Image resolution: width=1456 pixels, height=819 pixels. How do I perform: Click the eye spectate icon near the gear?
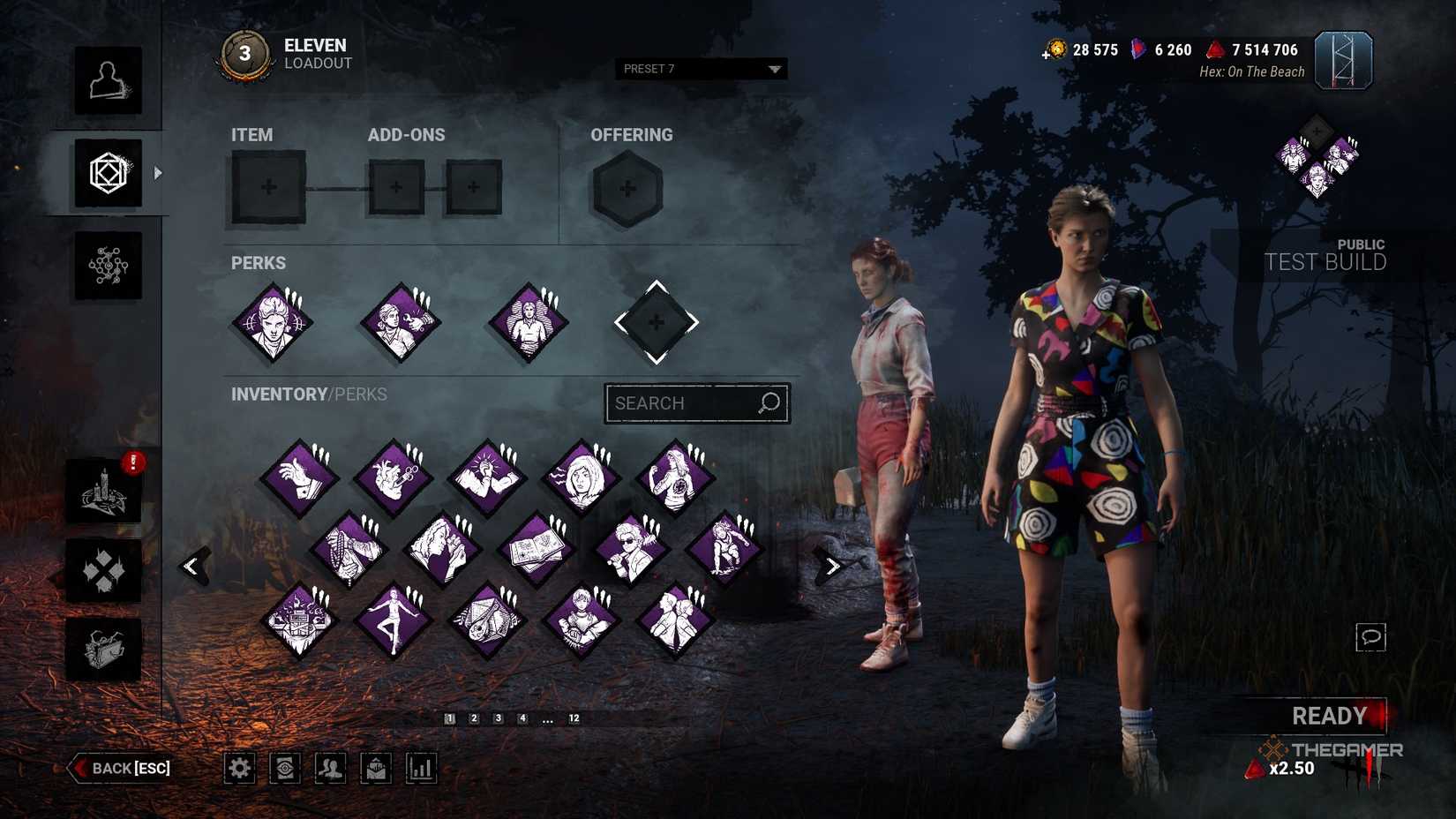pos(284,769)
